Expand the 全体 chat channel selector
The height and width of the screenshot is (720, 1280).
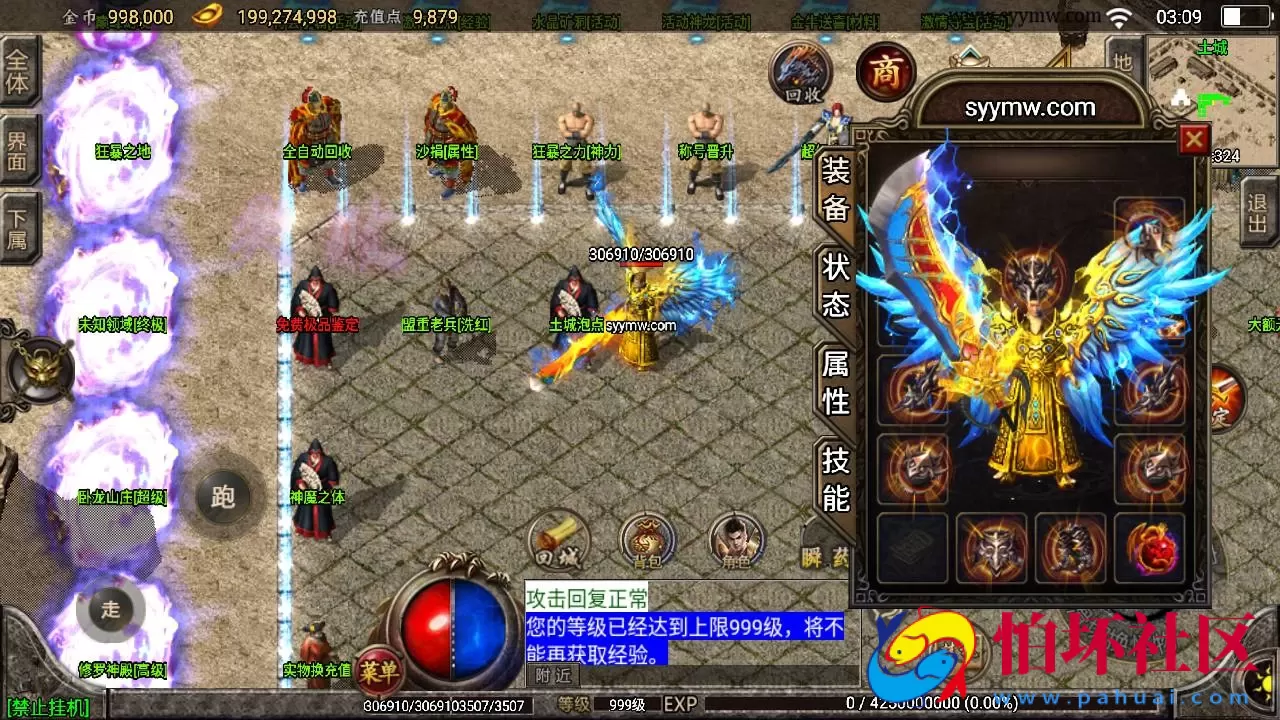[x=20, y=70]
